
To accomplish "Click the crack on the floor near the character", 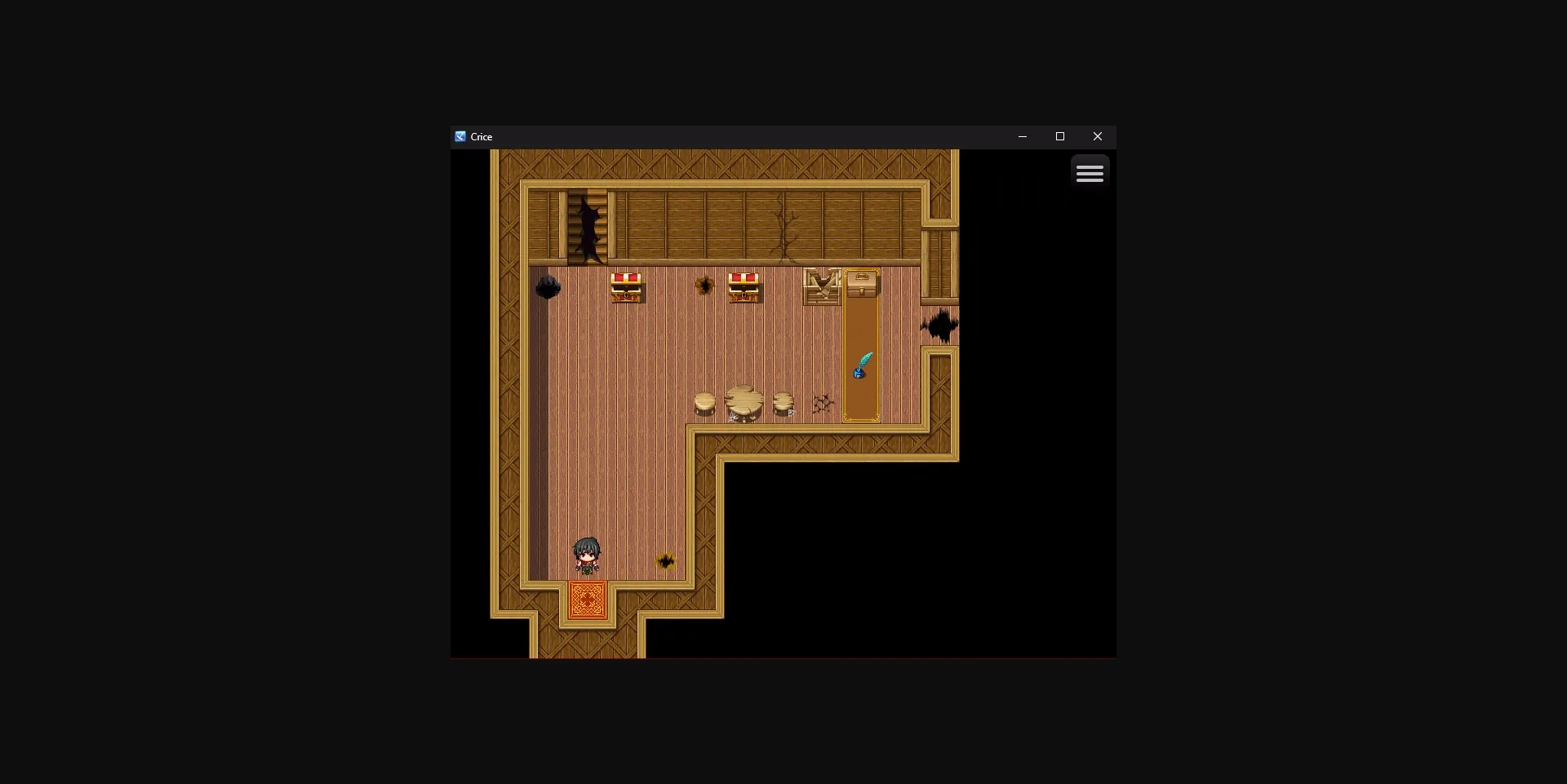I will pos(667,560).
